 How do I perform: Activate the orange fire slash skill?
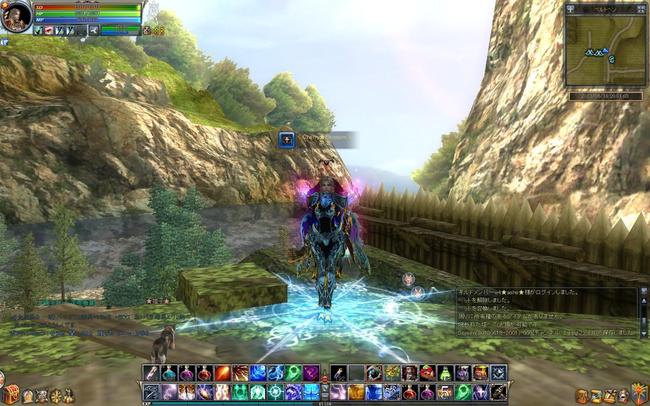point(221,373)
